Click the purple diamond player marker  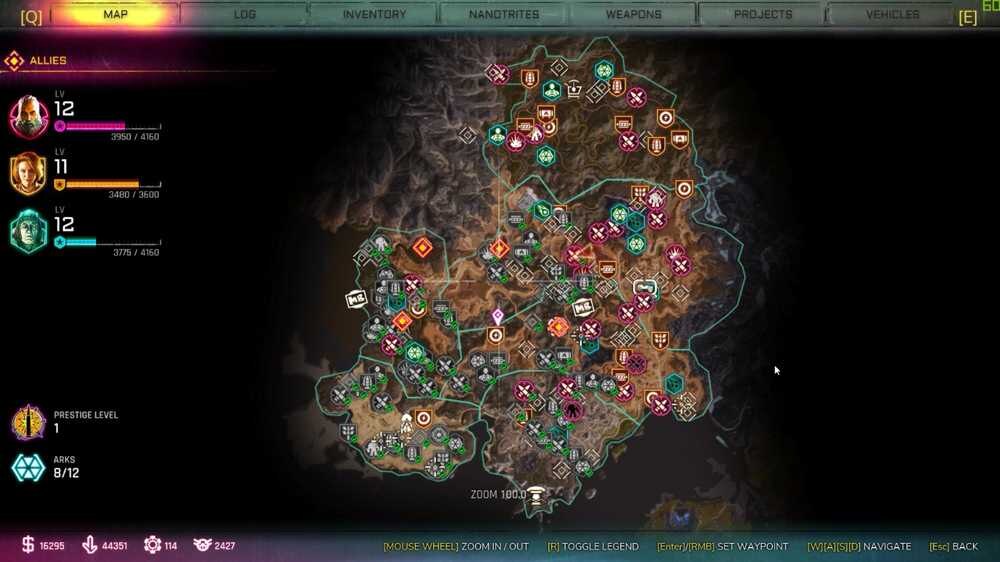[x=497, y=316]
